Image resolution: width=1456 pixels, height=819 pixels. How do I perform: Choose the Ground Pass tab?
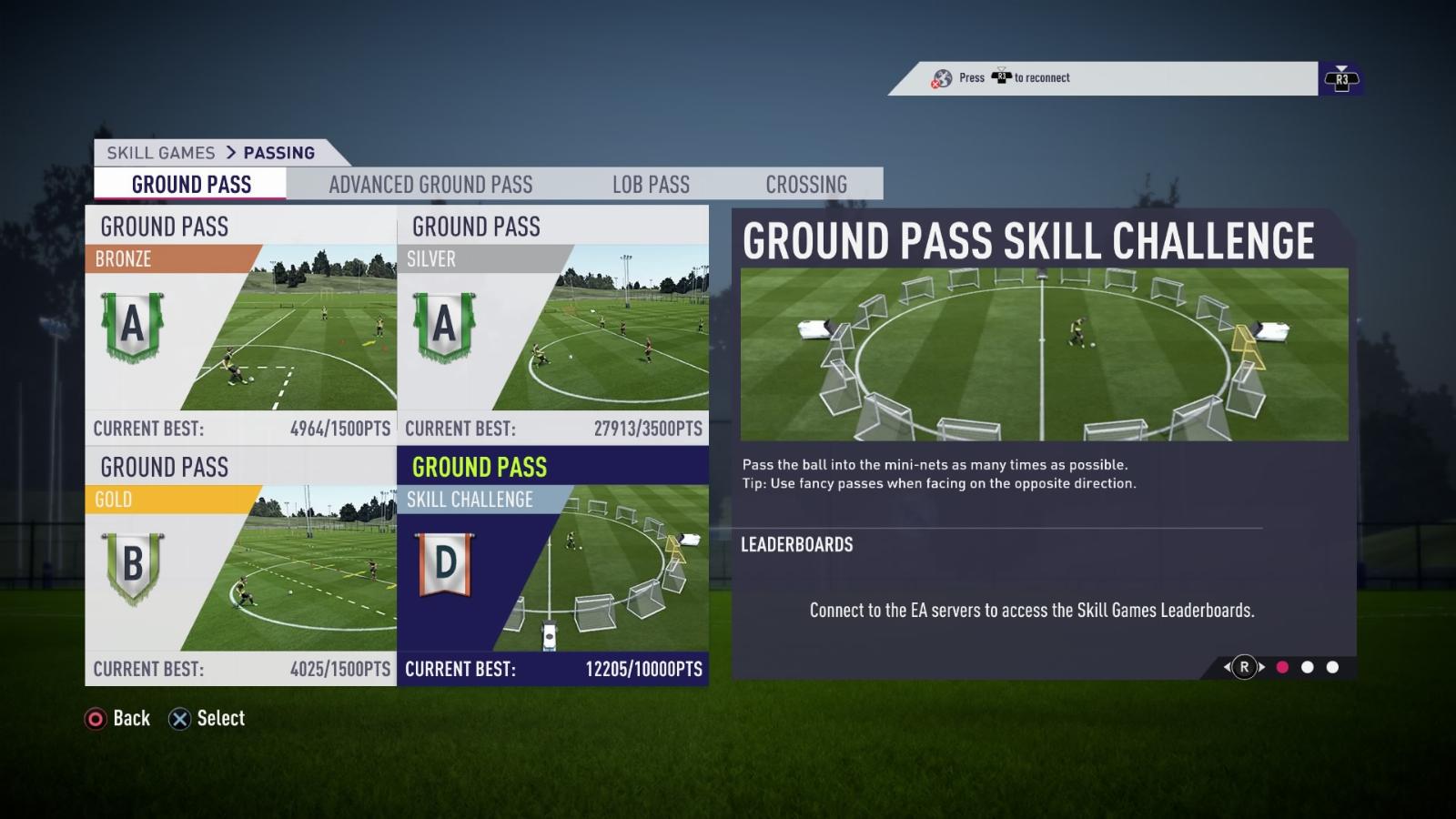(191, 185)
